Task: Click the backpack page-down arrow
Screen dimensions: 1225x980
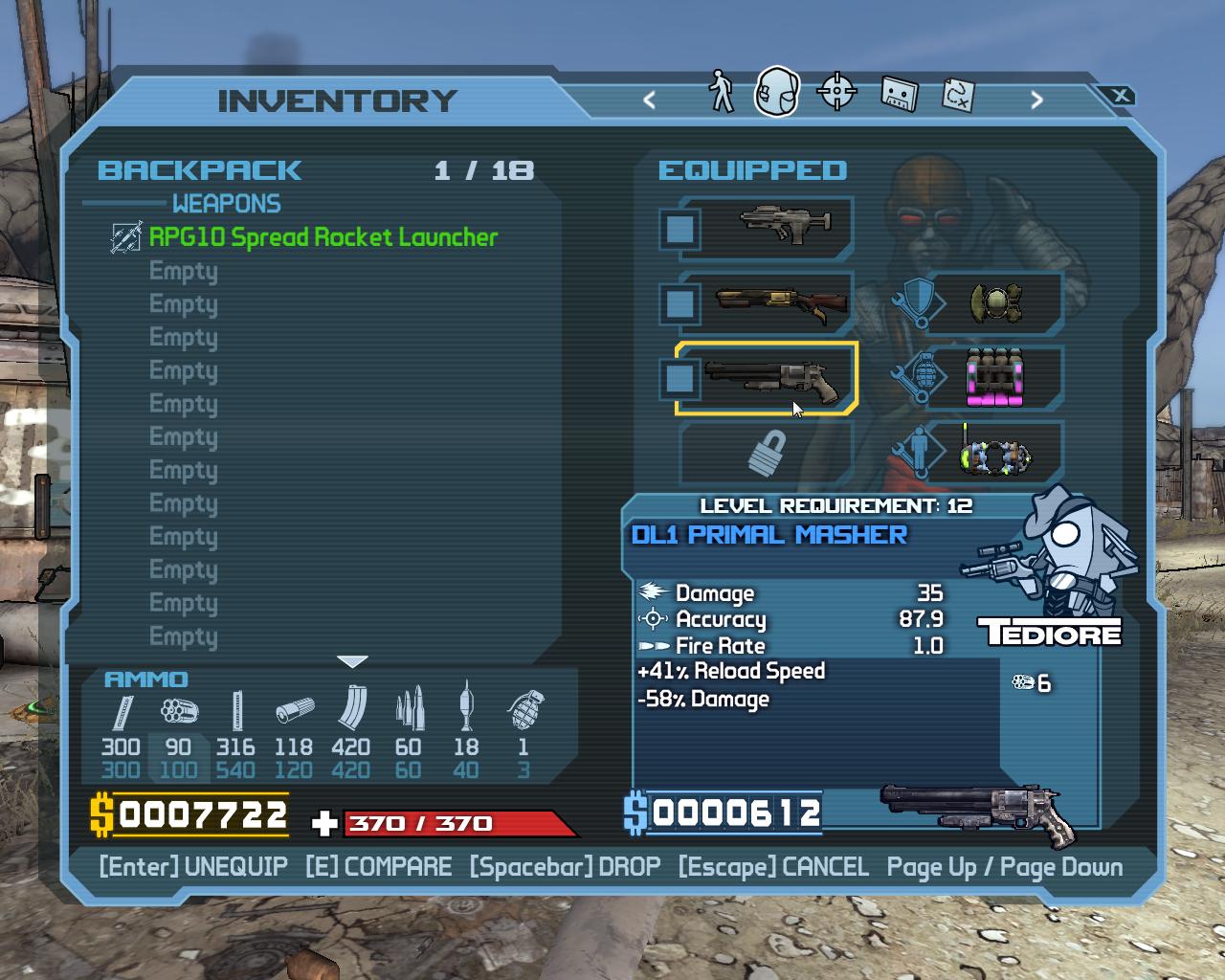Action: [x=353, y=661]
